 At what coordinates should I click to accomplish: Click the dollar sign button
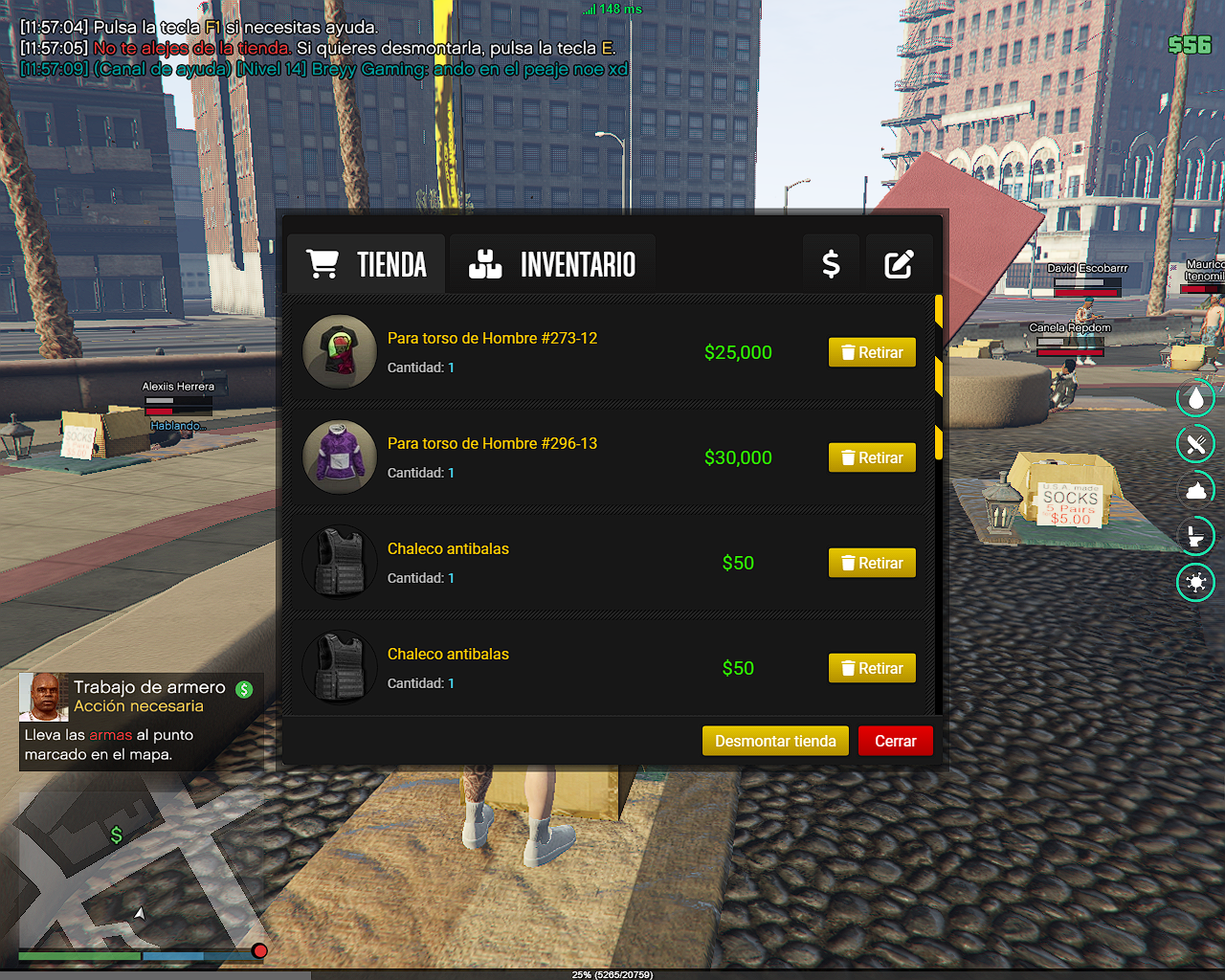click(x=831, y=264)
